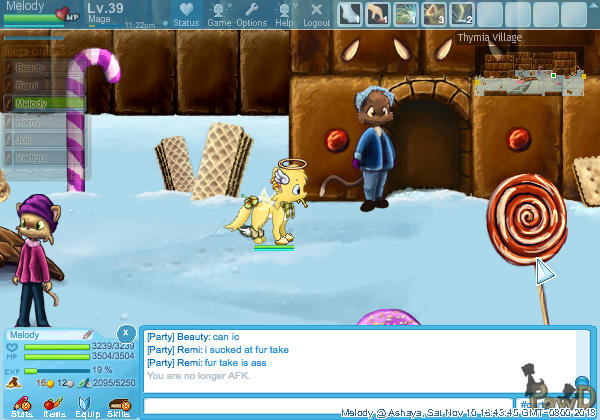Screen dimensions: 600x420
Task: Use the hand-with-red-item hotbar skill
Action: pyautogui.click(x=377, y=14)
